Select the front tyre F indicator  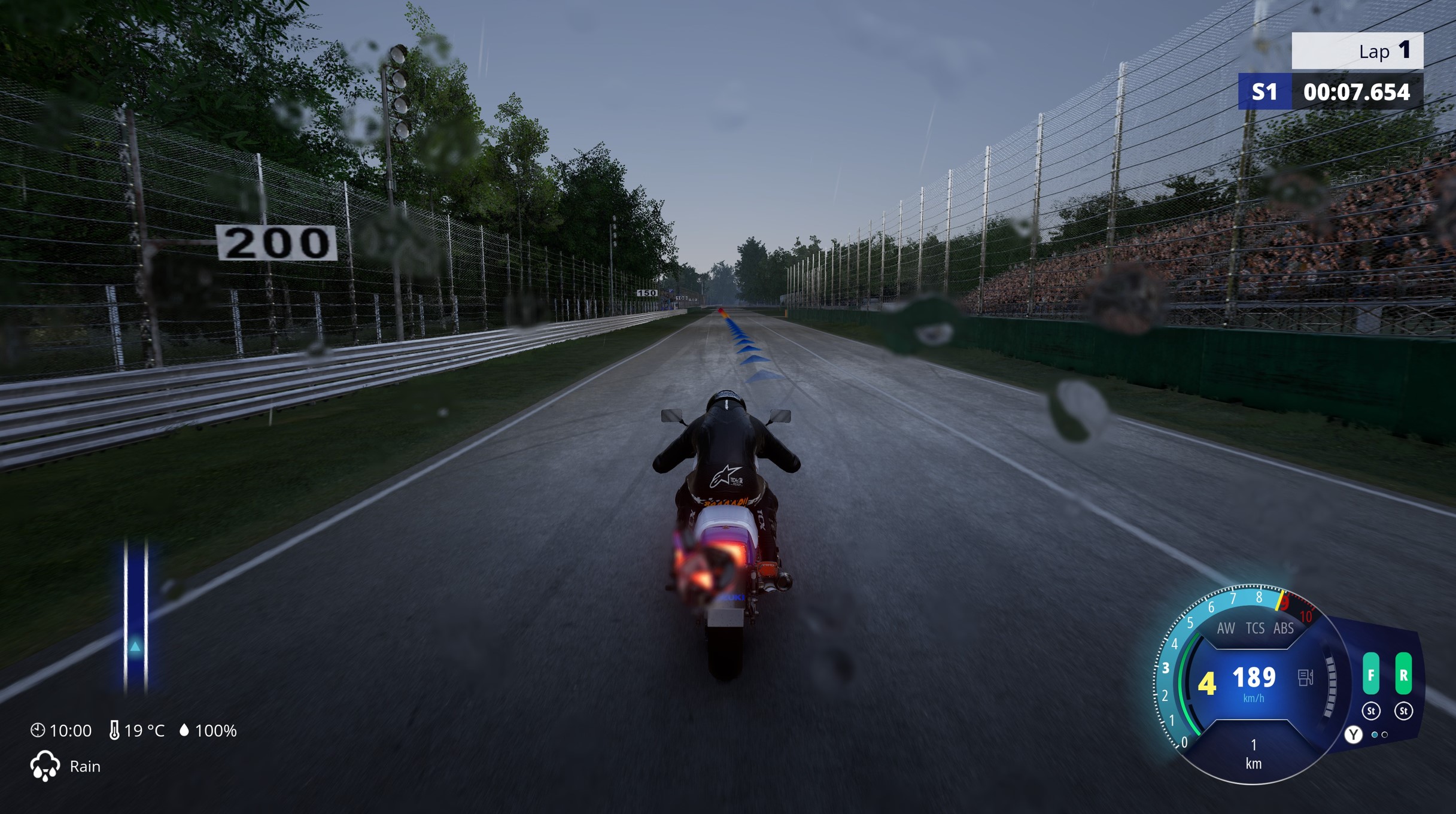[1371, 674]
